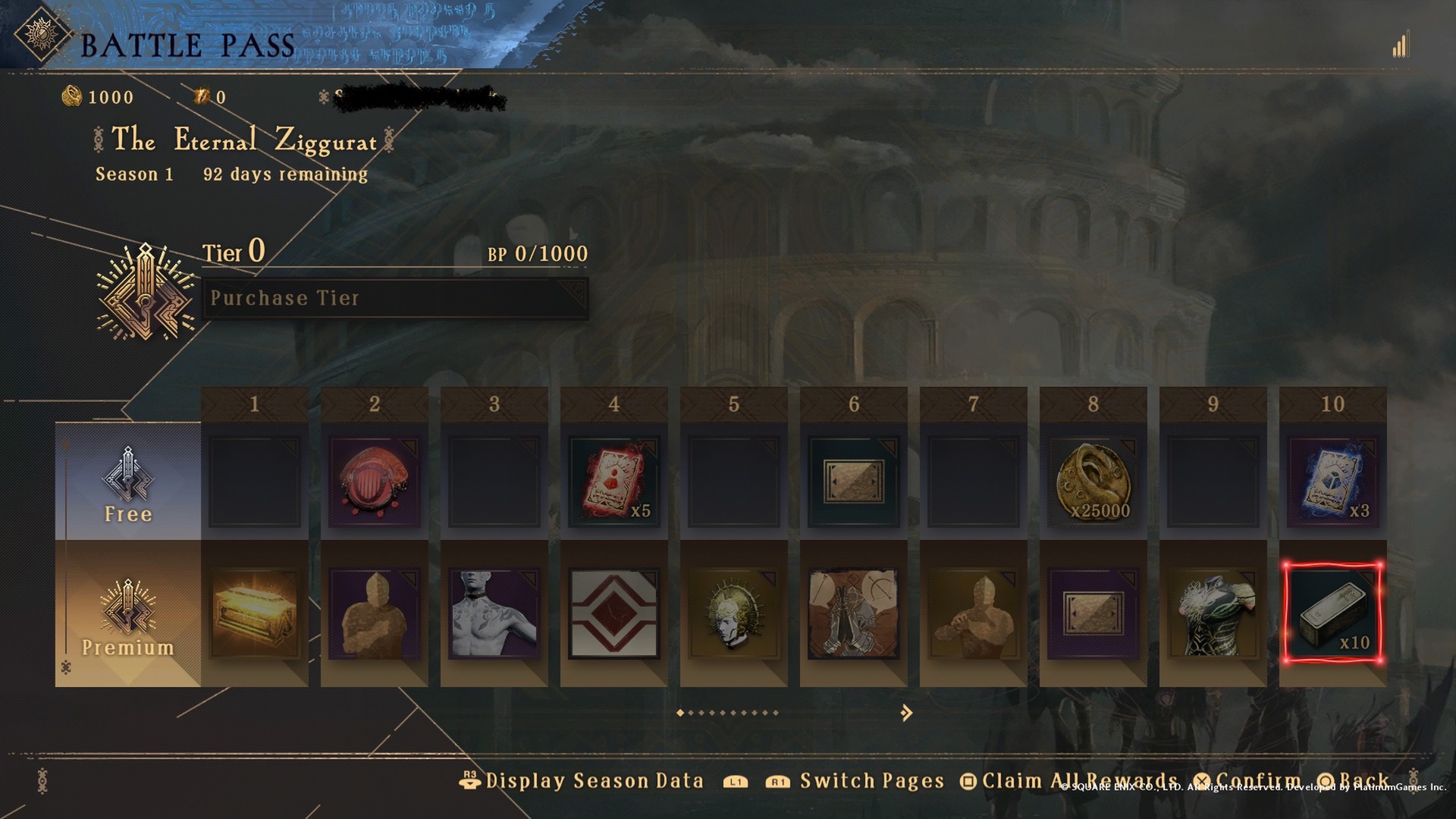Select the golden treasure chest premium reward
This screenshot has width=1456, height=819.
click(255, 614)
